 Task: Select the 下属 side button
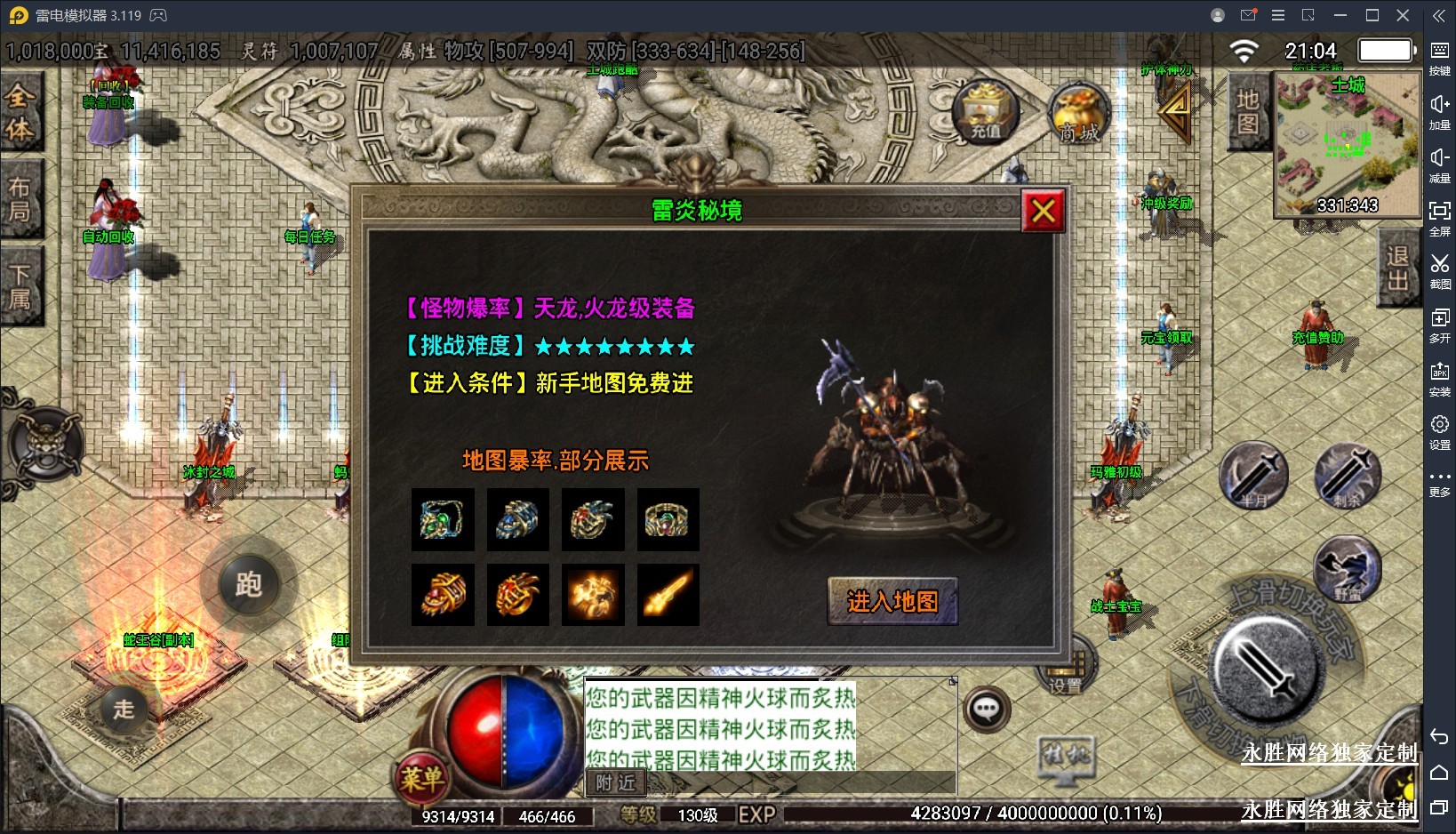point(20,286)
